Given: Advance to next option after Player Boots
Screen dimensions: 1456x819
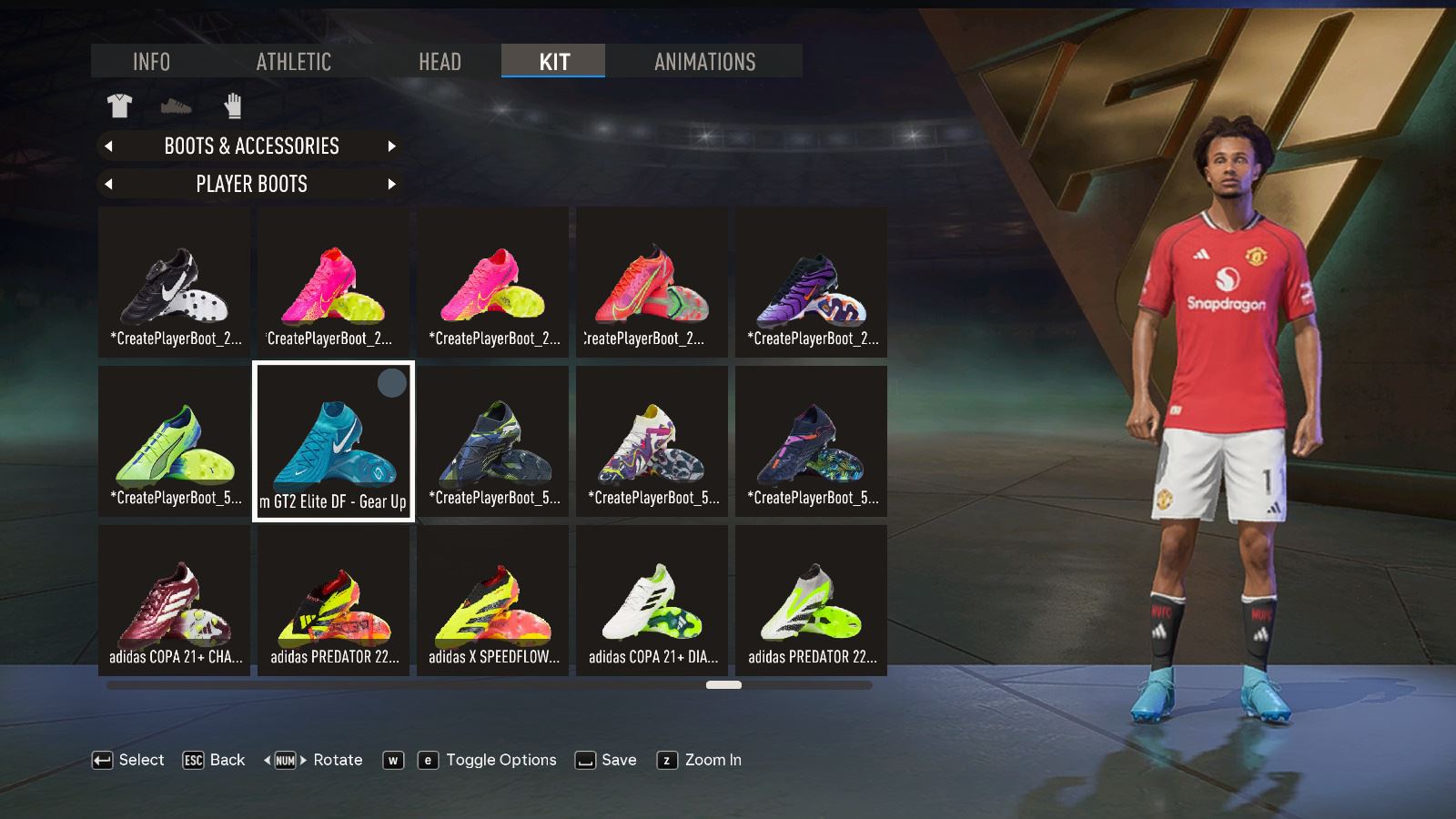Looking at the screenshot, I should 392,184.
